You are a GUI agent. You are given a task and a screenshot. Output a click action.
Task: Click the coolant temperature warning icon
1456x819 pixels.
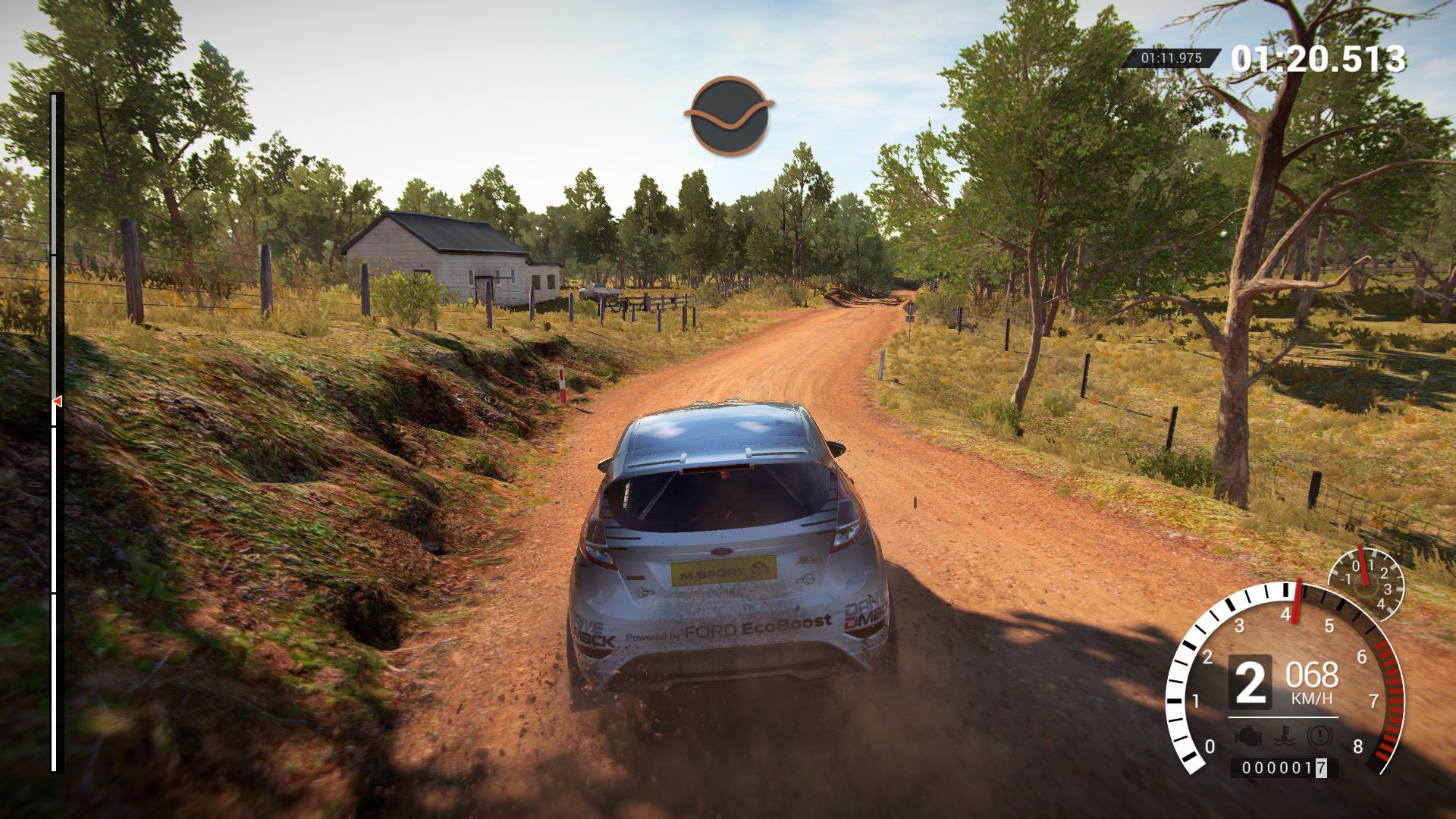[1283, 735]
